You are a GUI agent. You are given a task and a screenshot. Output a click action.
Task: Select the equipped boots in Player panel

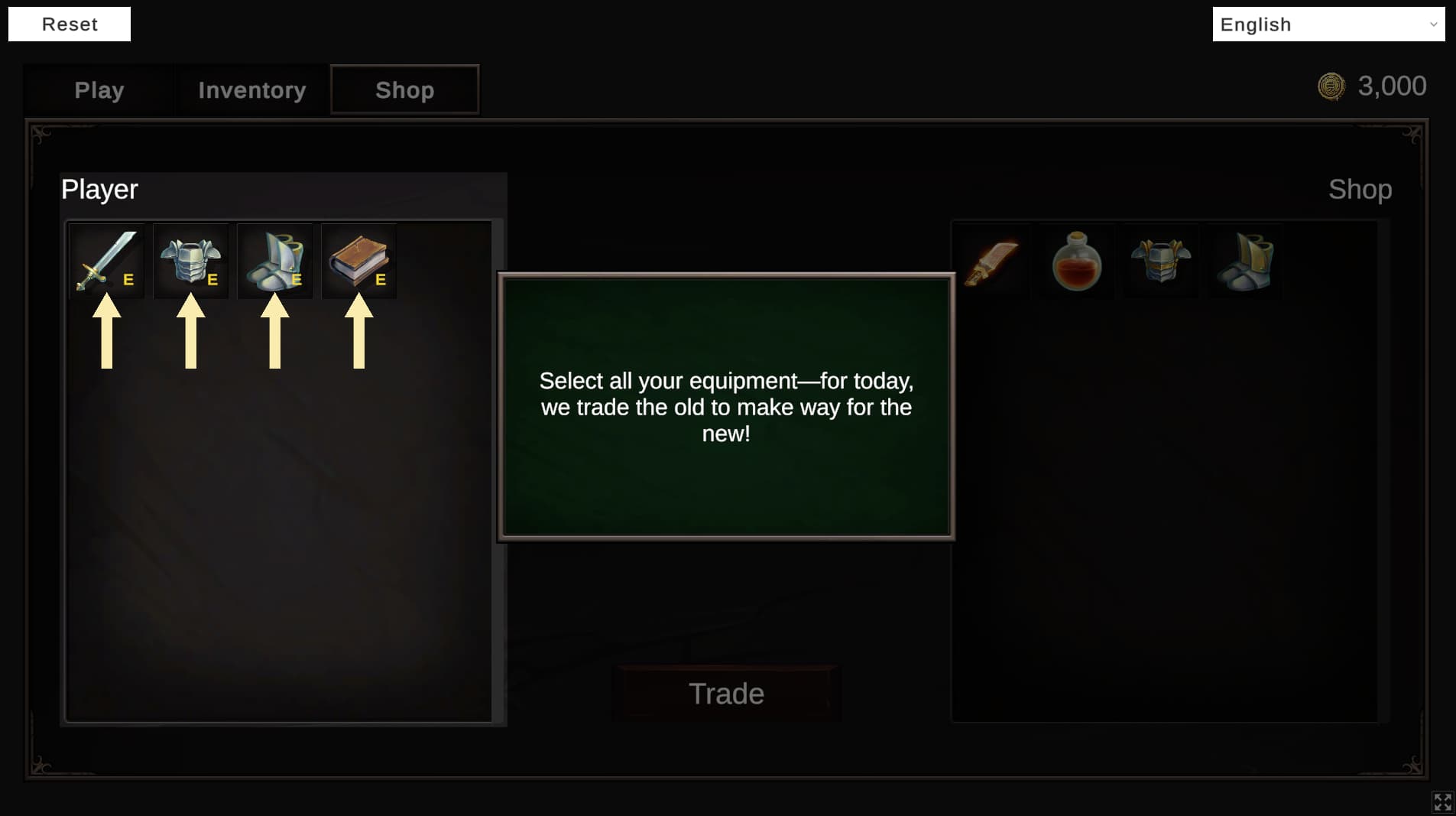274,261
